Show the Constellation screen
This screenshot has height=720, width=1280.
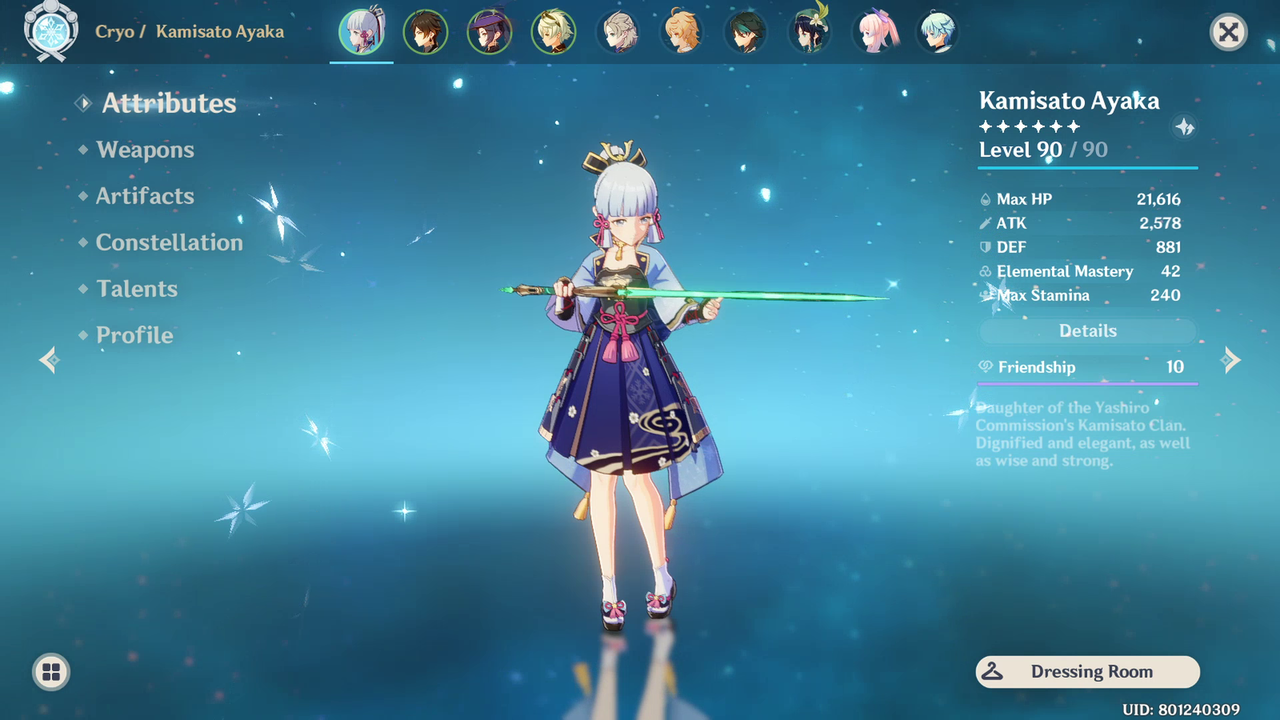169,242
